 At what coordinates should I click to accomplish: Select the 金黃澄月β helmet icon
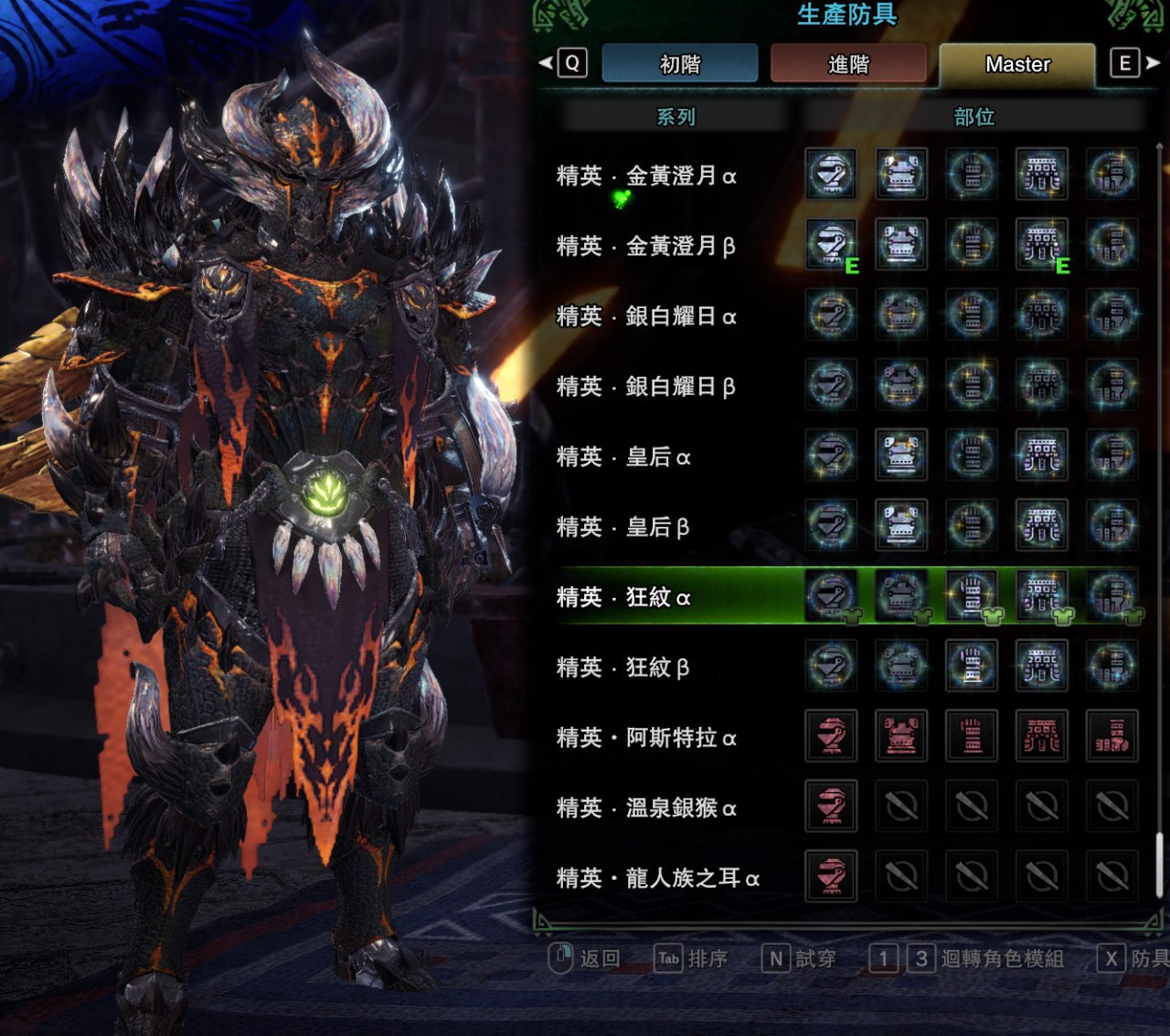pyautogui.click(x=831, y=244)
